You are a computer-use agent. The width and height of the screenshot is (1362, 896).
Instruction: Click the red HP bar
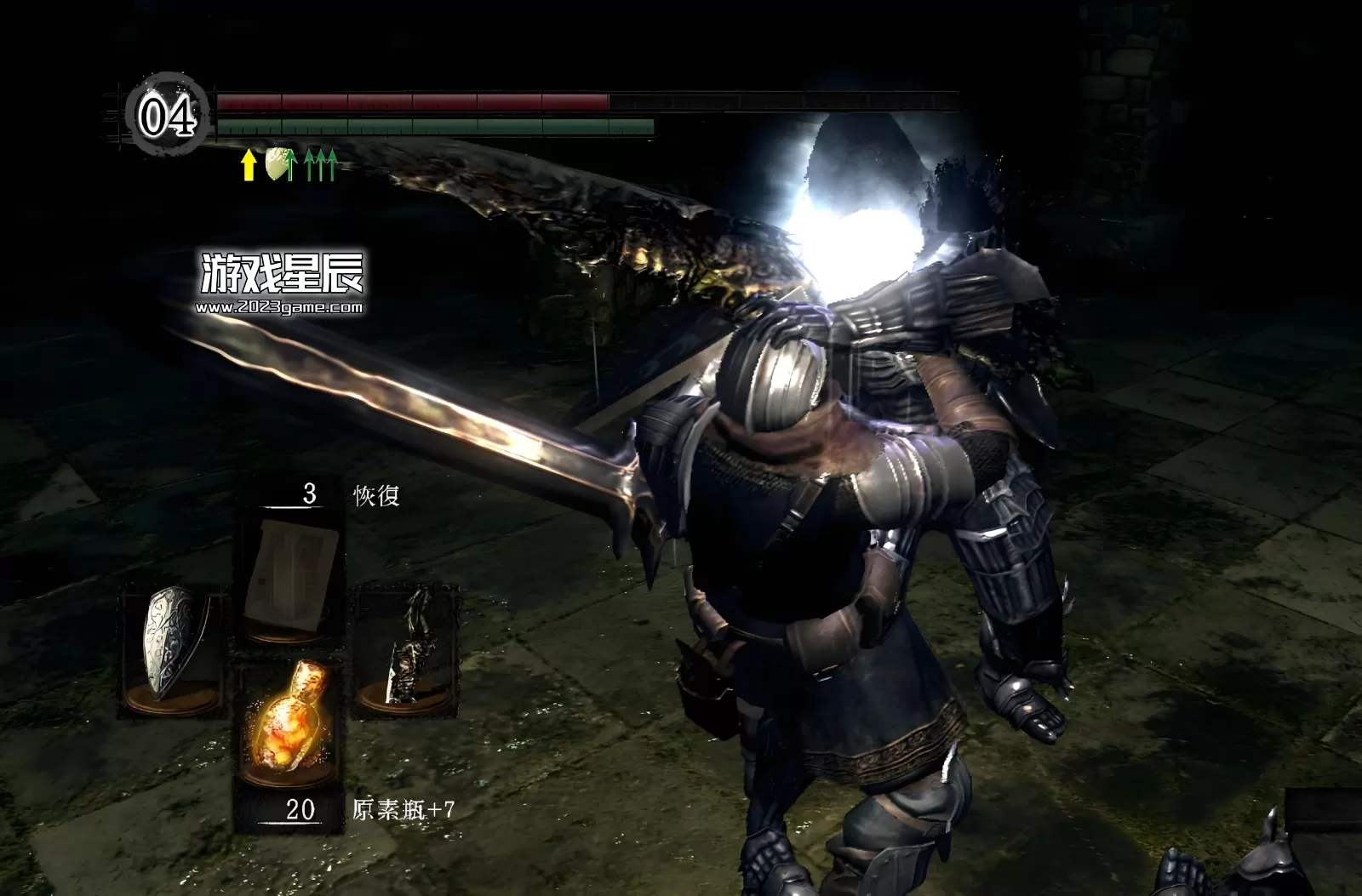point(409,103)
